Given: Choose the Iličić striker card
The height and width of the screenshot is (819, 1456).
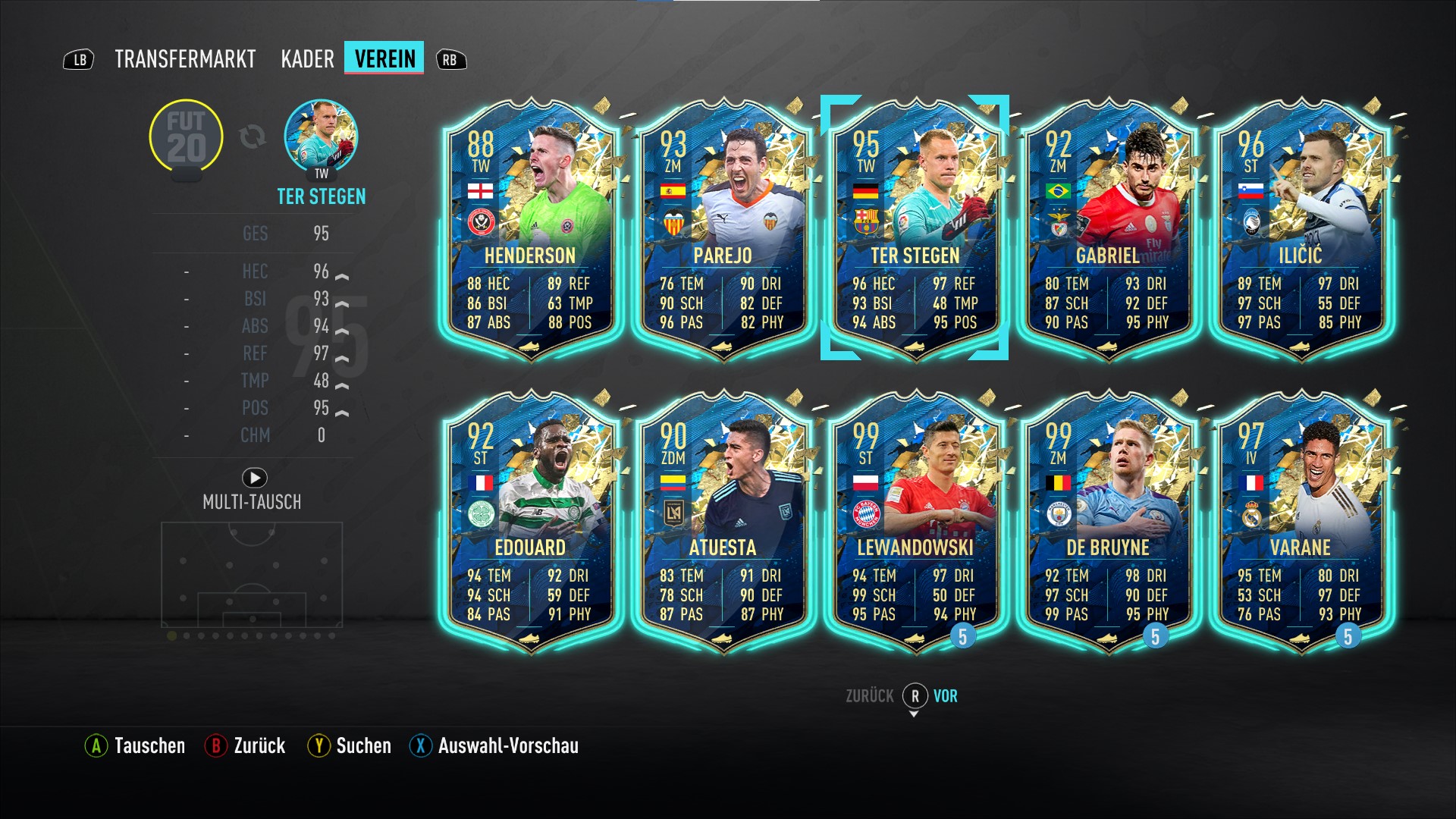Looking at the screenshot, I should [1300, 227].
